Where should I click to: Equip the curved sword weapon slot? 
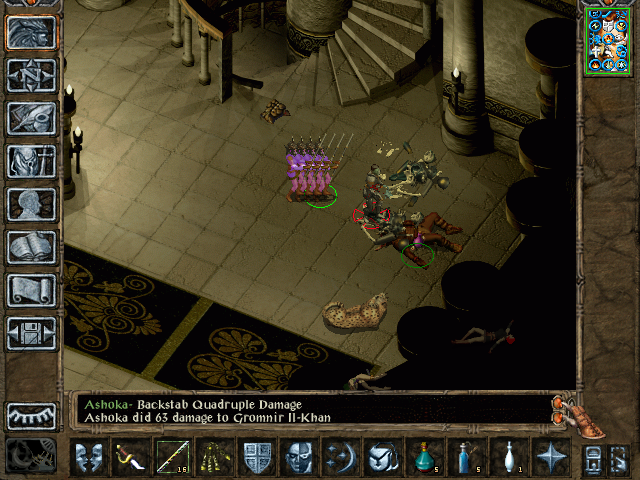(x=131, y=457)
